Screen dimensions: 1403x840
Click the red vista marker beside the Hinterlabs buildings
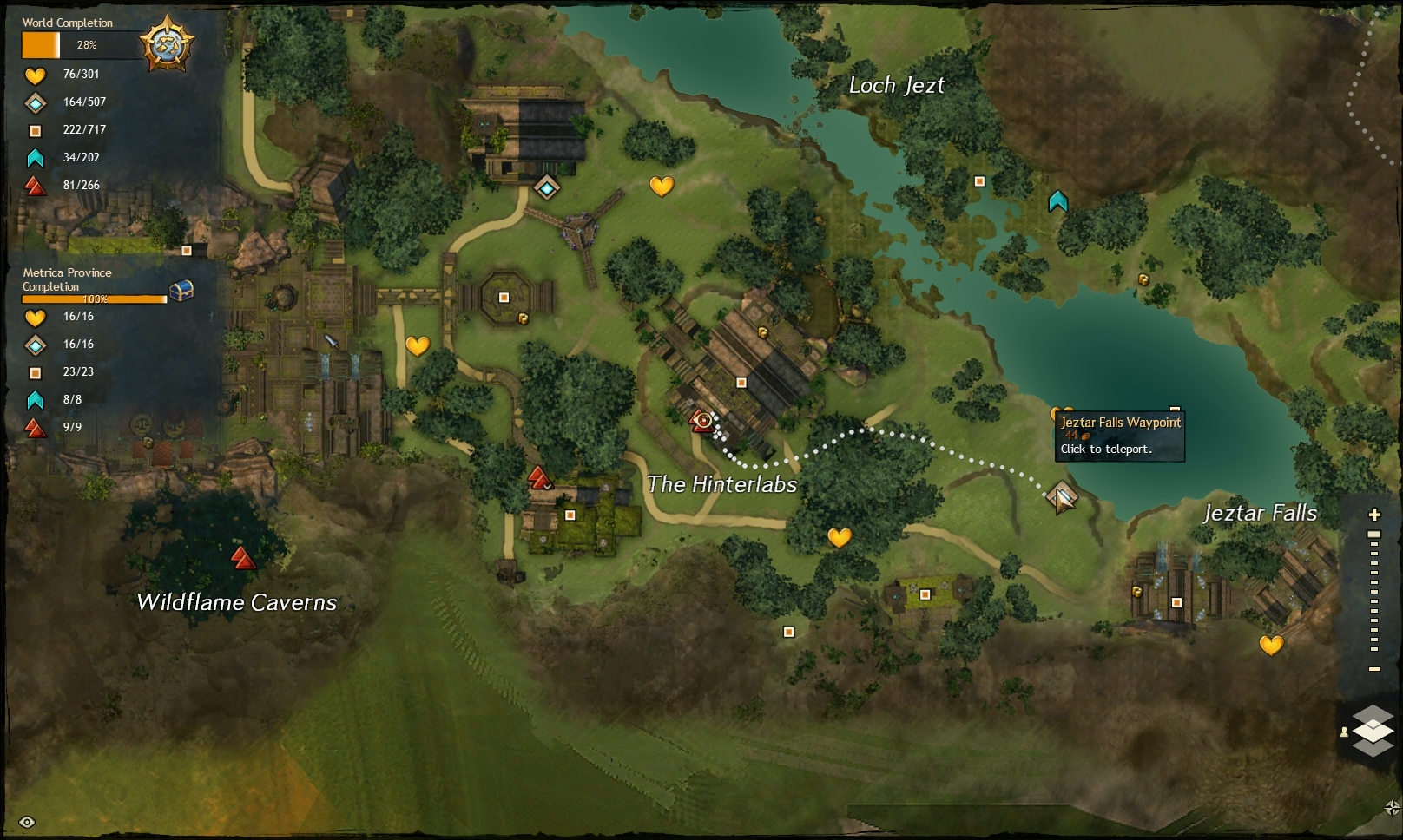[539, 476]
